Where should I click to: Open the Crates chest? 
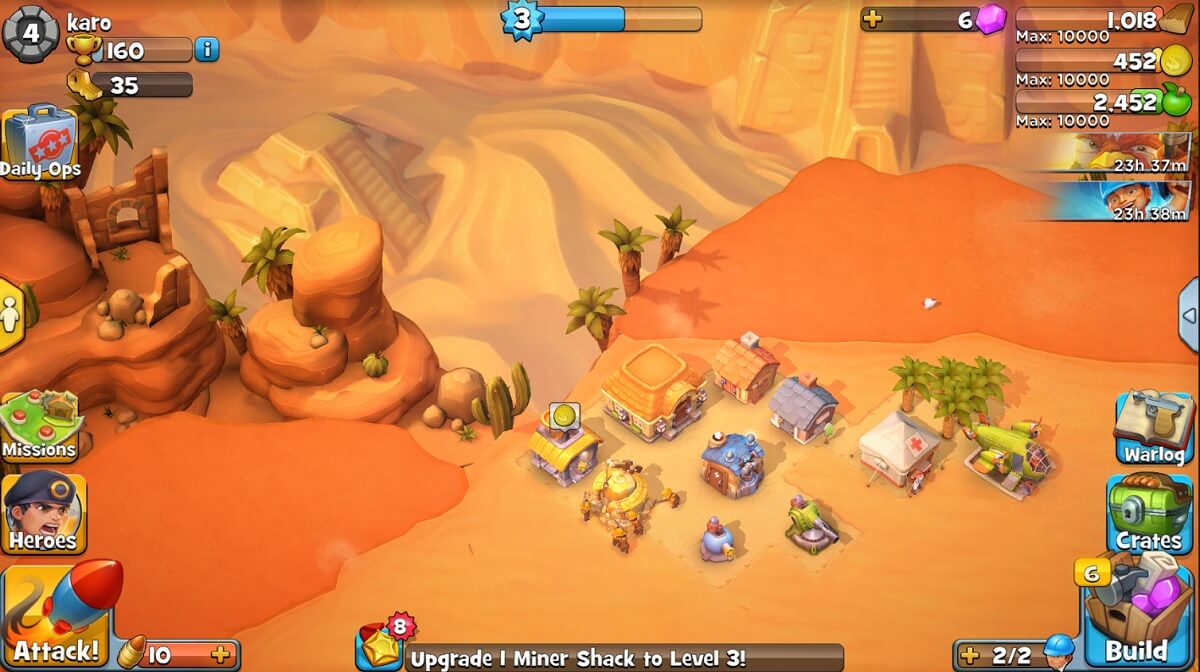1150,513
